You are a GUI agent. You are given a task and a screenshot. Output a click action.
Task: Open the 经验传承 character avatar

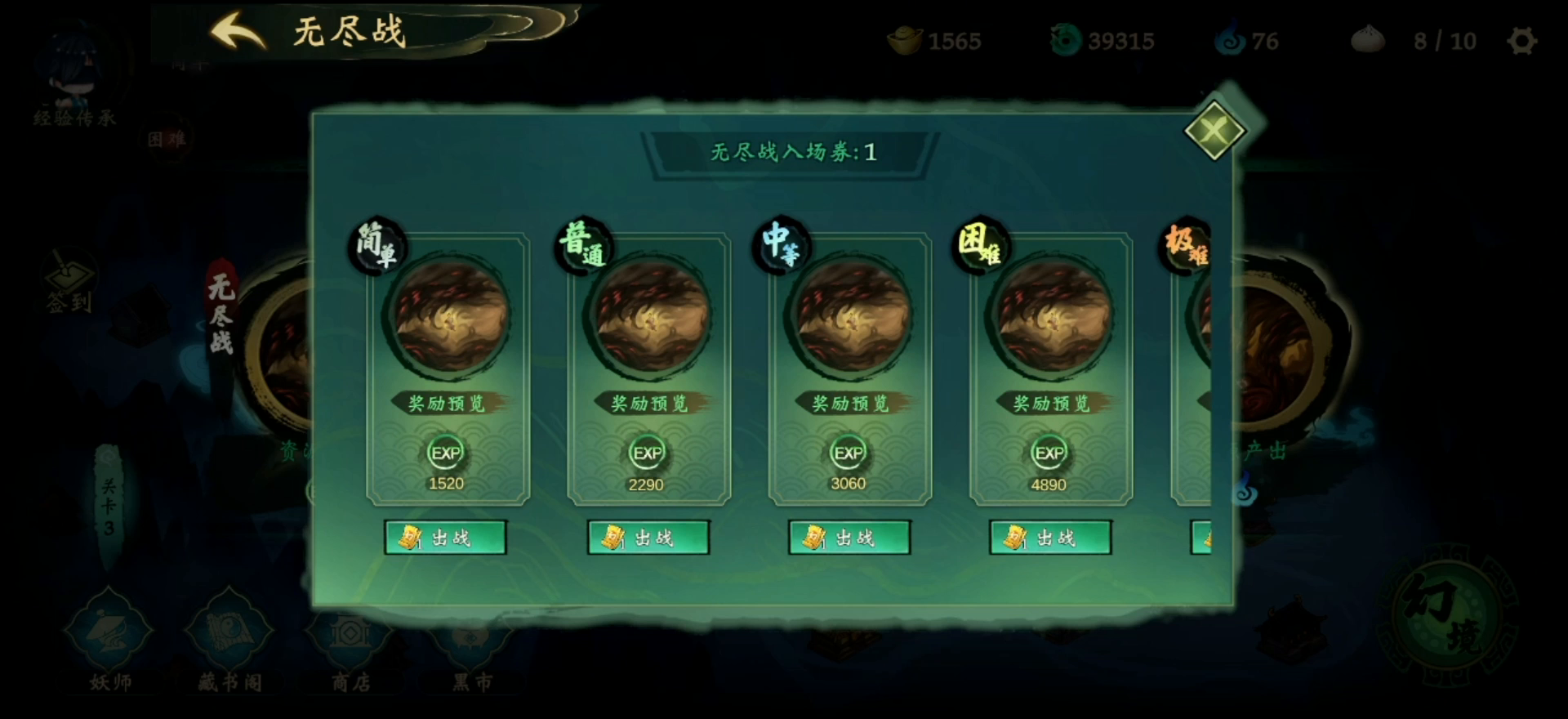pos(72,61)
